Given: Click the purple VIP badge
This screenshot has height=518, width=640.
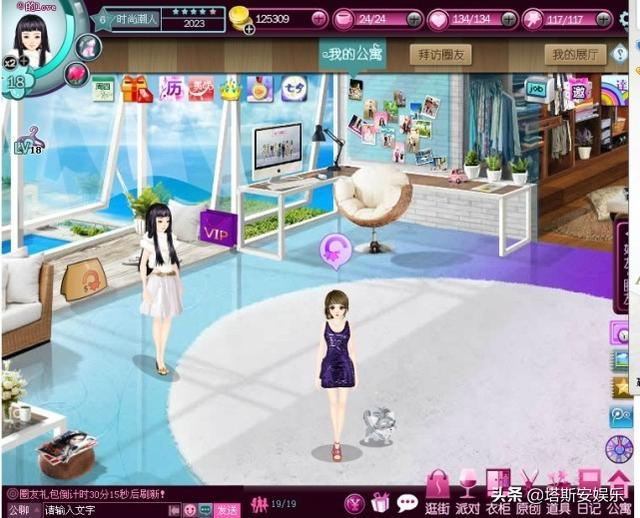Looking at the screenshot, I should click(216, 227).
